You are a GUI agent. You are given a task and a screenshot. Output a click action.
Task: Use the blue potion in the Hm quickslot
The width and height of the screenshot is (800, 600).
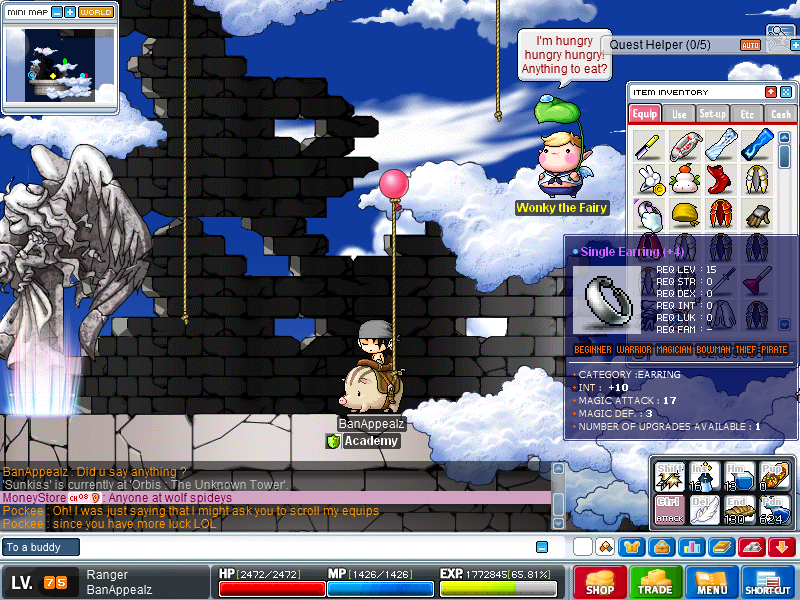click(740, 476)
